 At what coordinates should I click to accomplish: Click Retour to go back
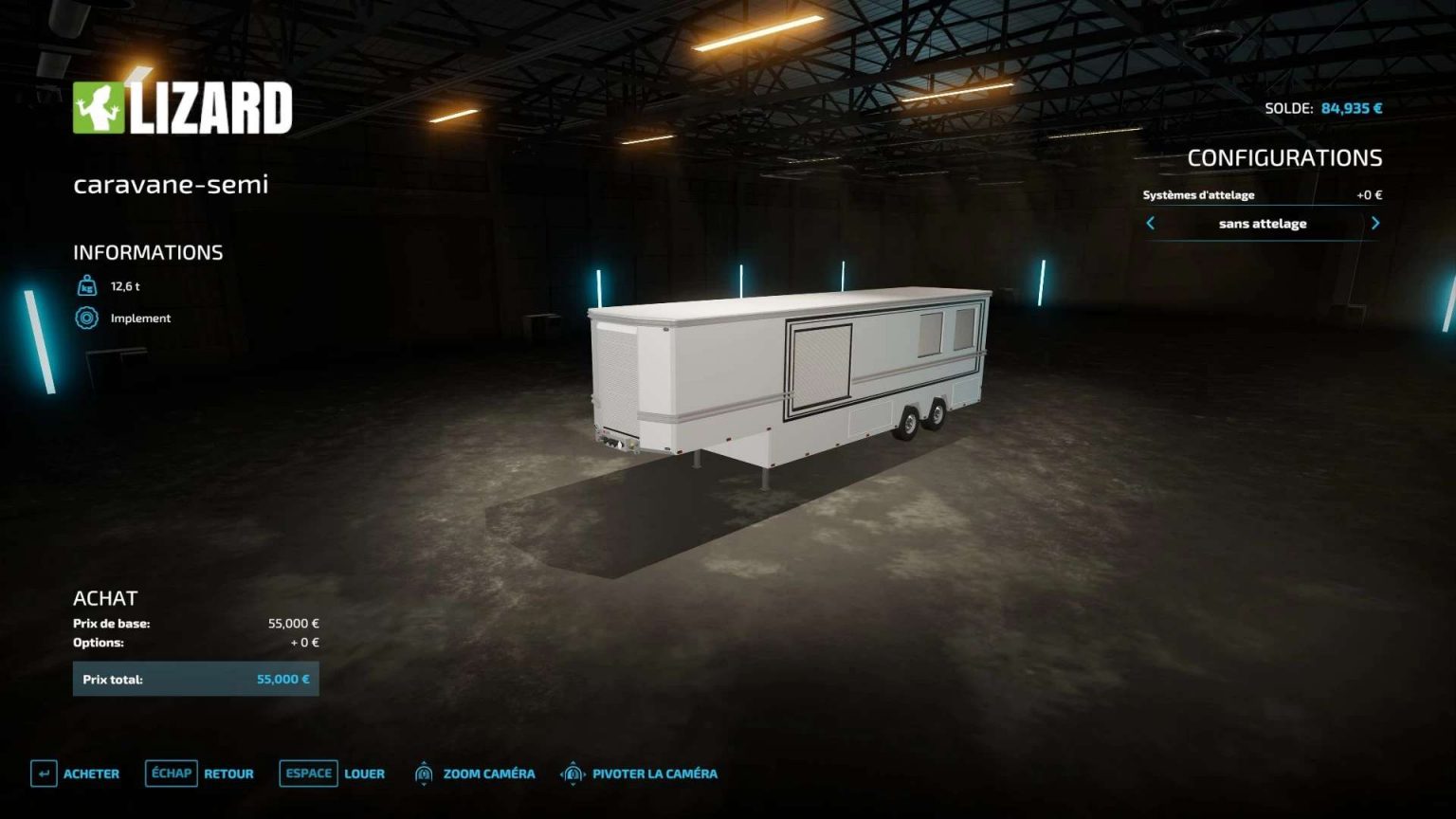pos(227,773)
